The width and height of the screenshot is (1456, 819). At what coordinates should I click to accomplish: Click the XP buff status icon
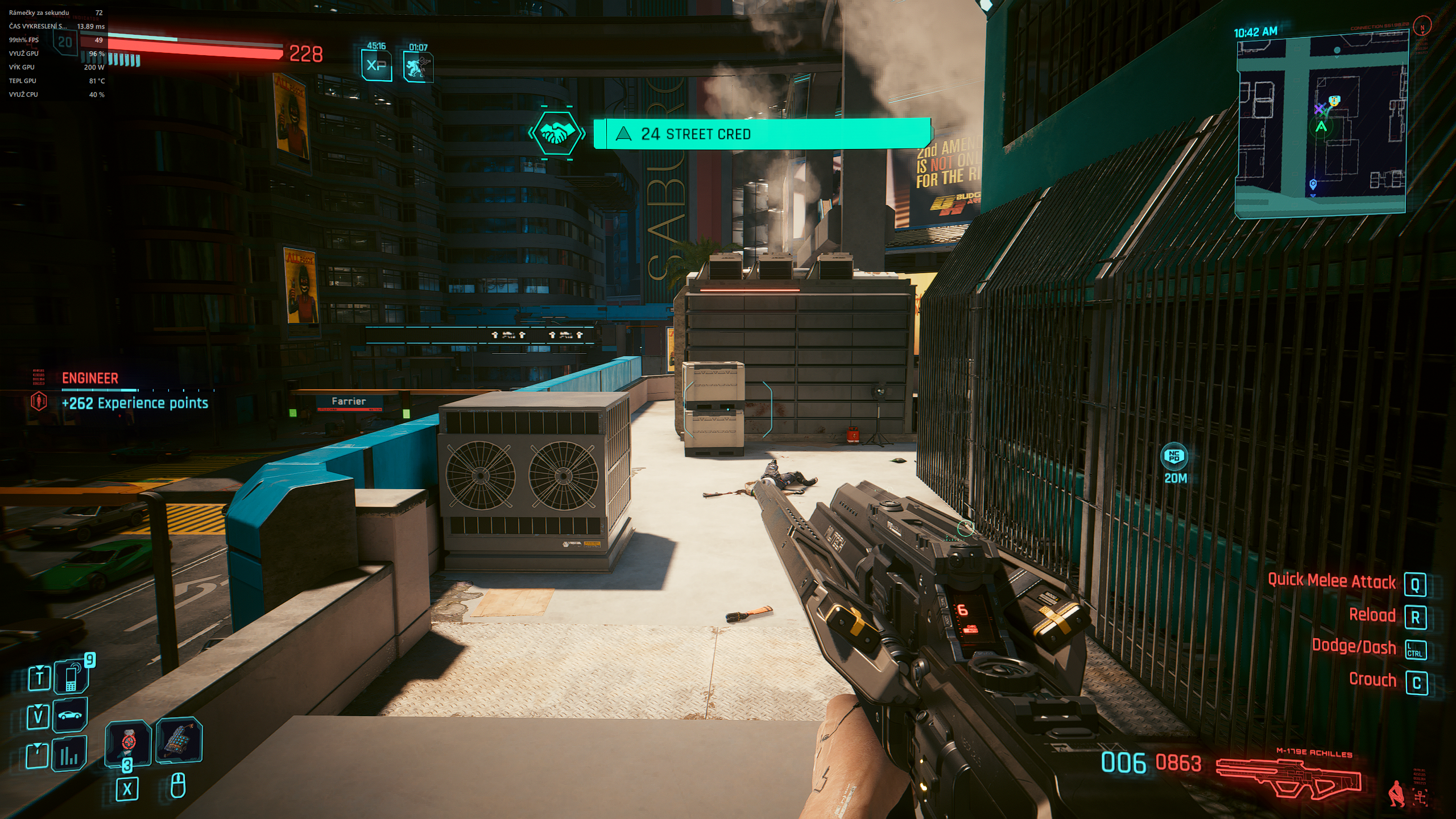[x=377, y=65]
